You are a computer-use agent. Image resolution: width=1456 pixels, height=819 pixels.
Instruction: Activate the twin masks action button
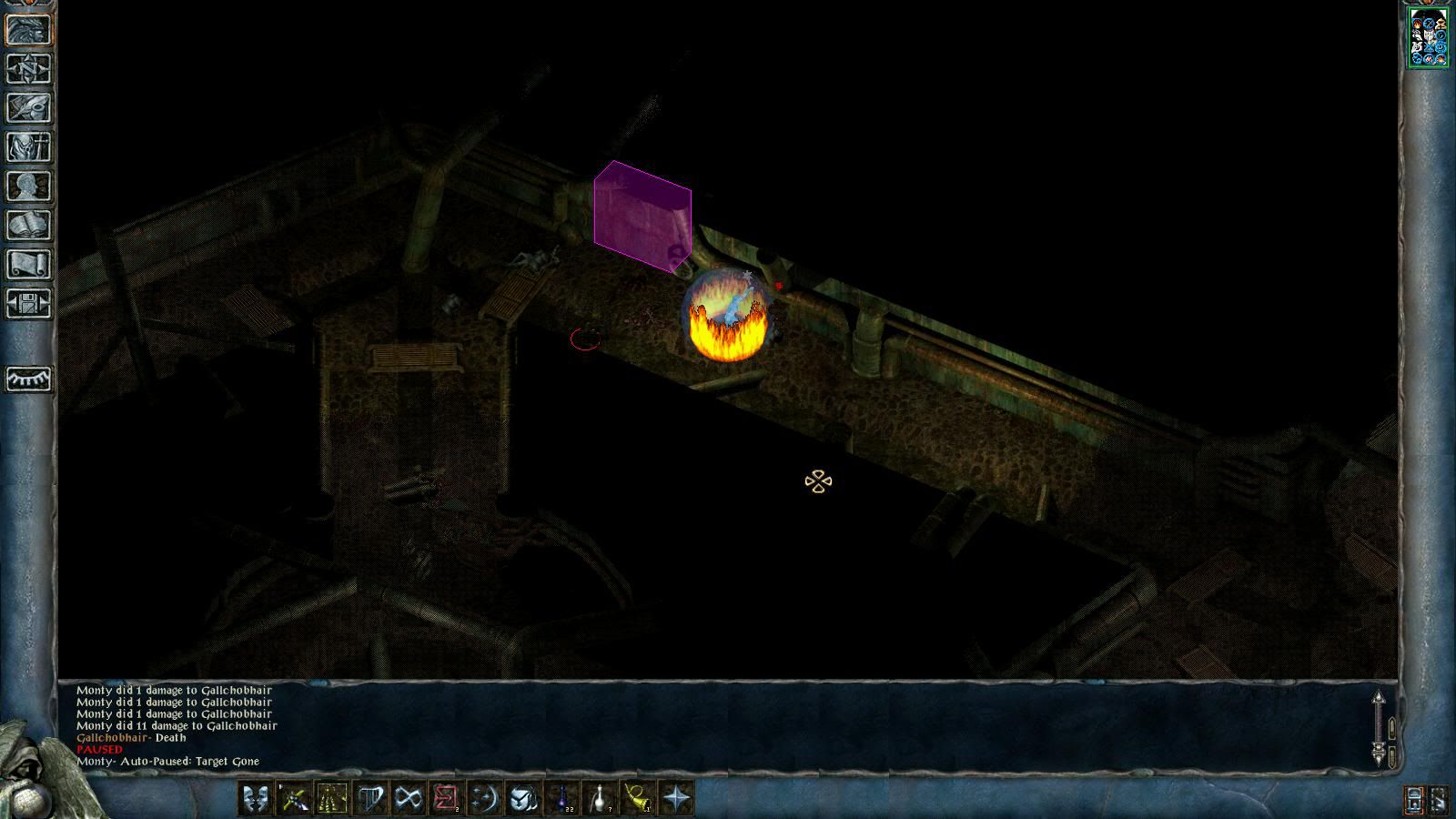pos(254,799)
